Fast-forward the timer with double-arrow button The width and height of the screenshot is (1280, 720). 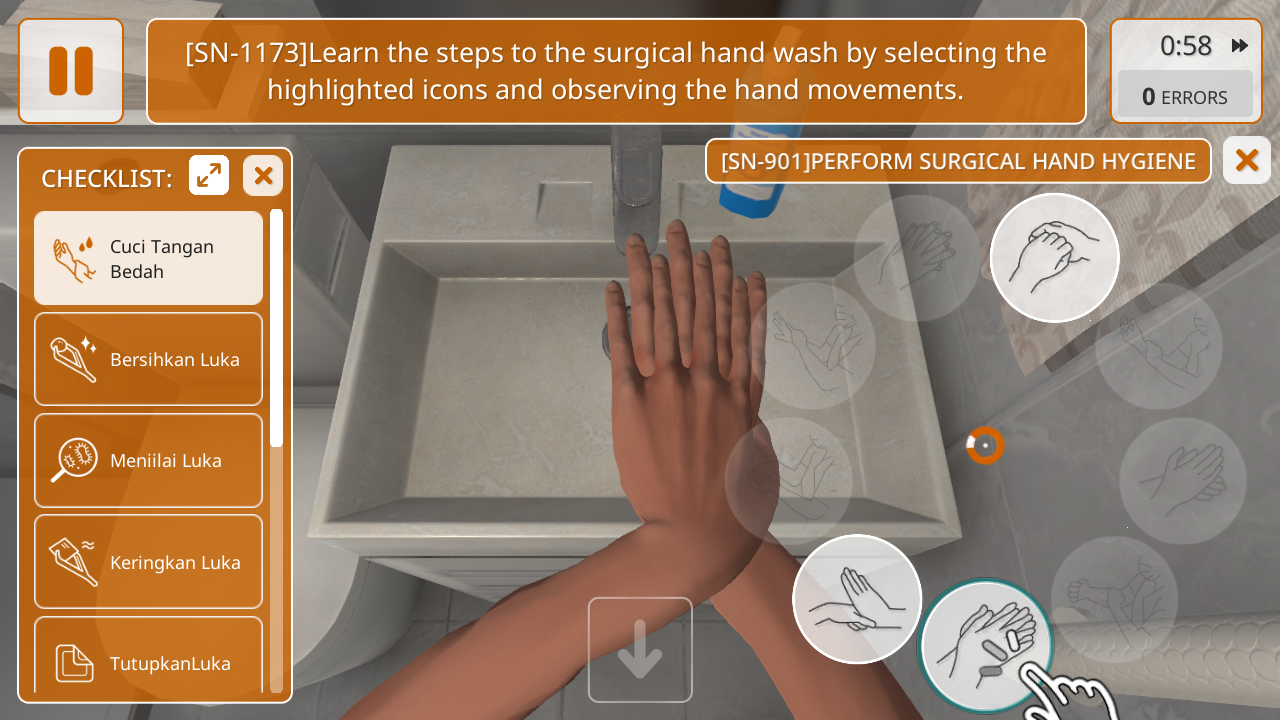click(1240, 46)
